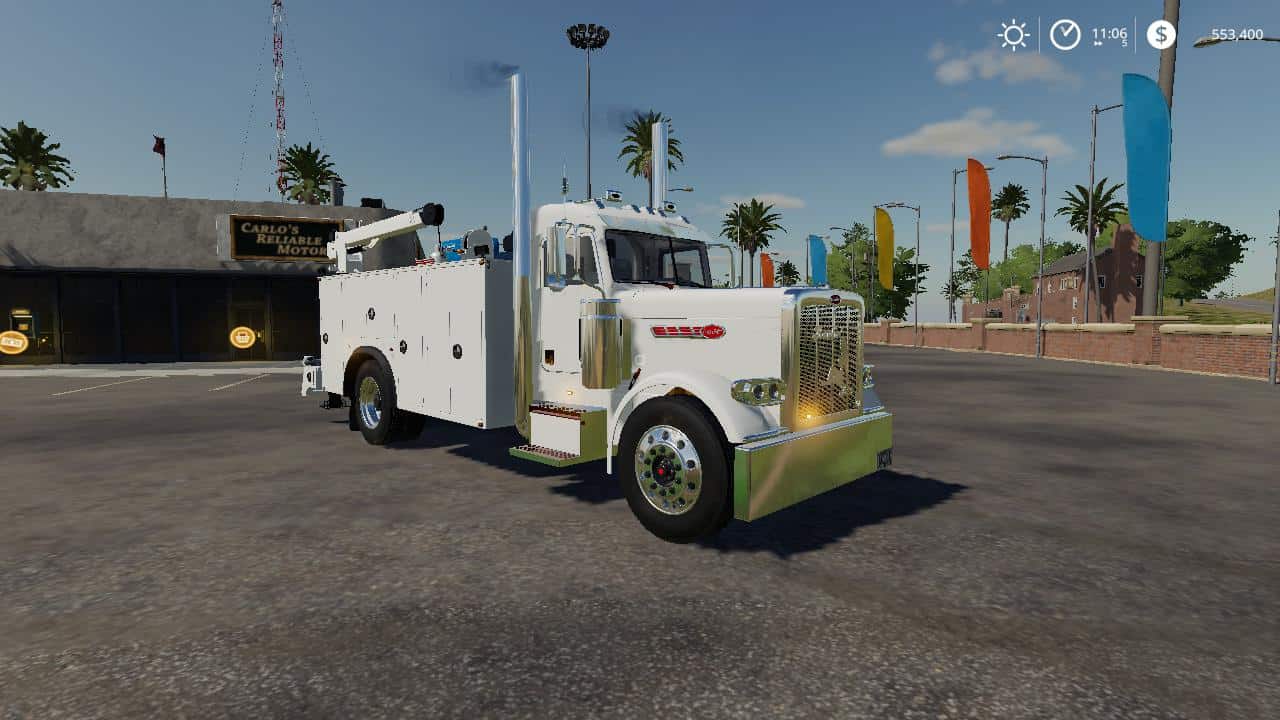Click the yellow shopping basket trigger on the building

click(x=242, y=338)
